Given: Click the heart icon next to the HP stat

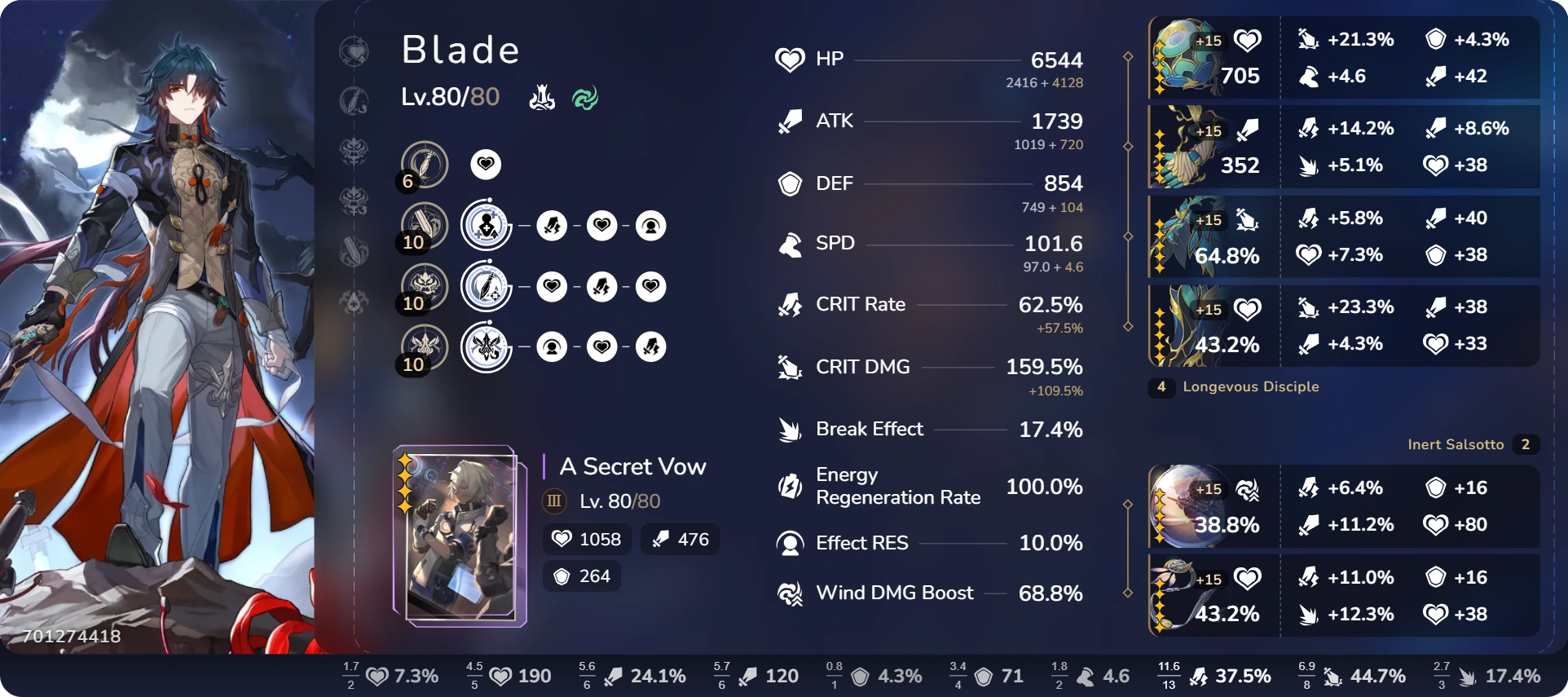Looking at the screenshot, I should point(788,59).
